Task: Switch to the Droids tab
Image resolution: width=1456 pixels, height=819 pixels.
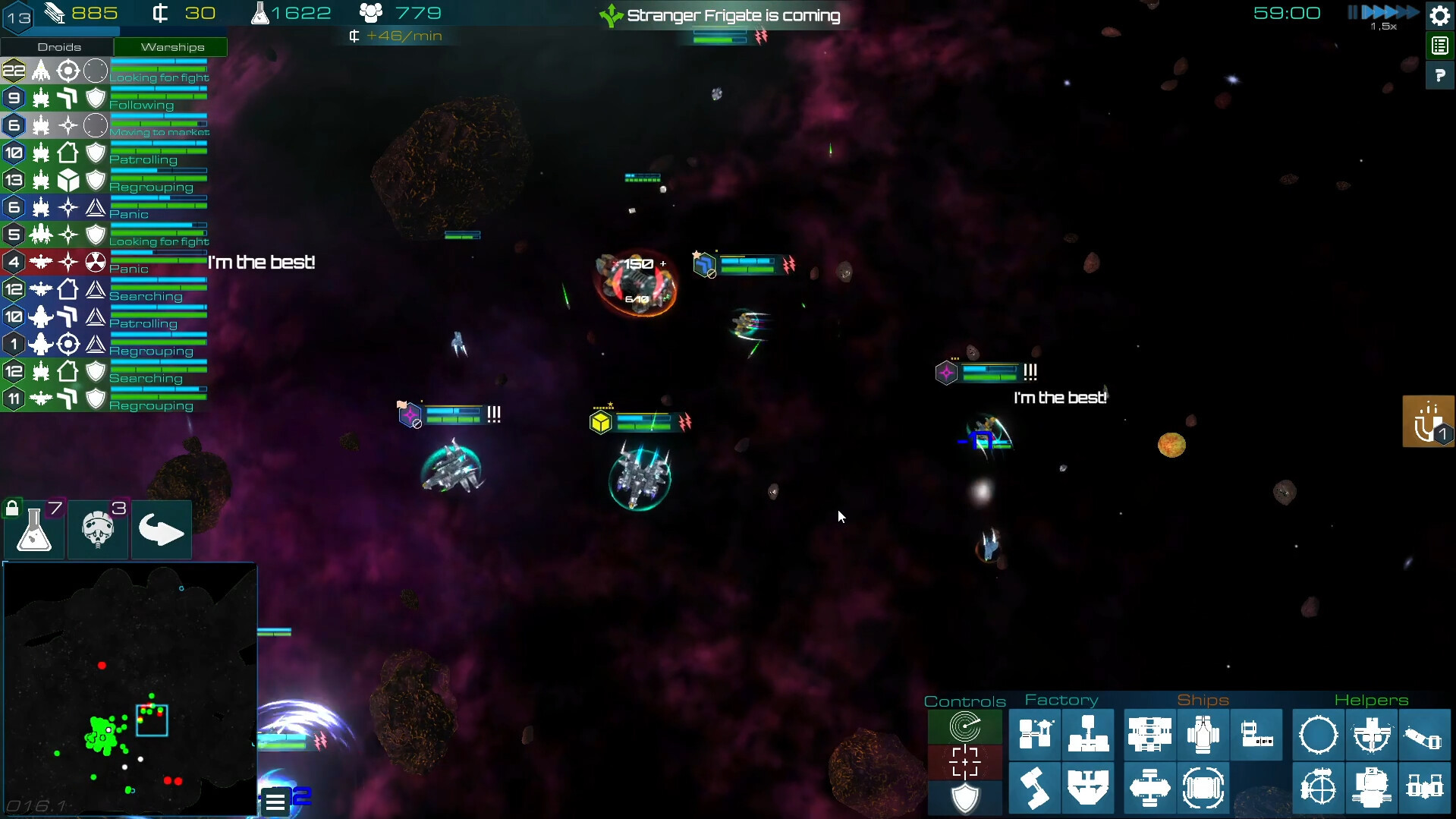Action: pos(58,47)
